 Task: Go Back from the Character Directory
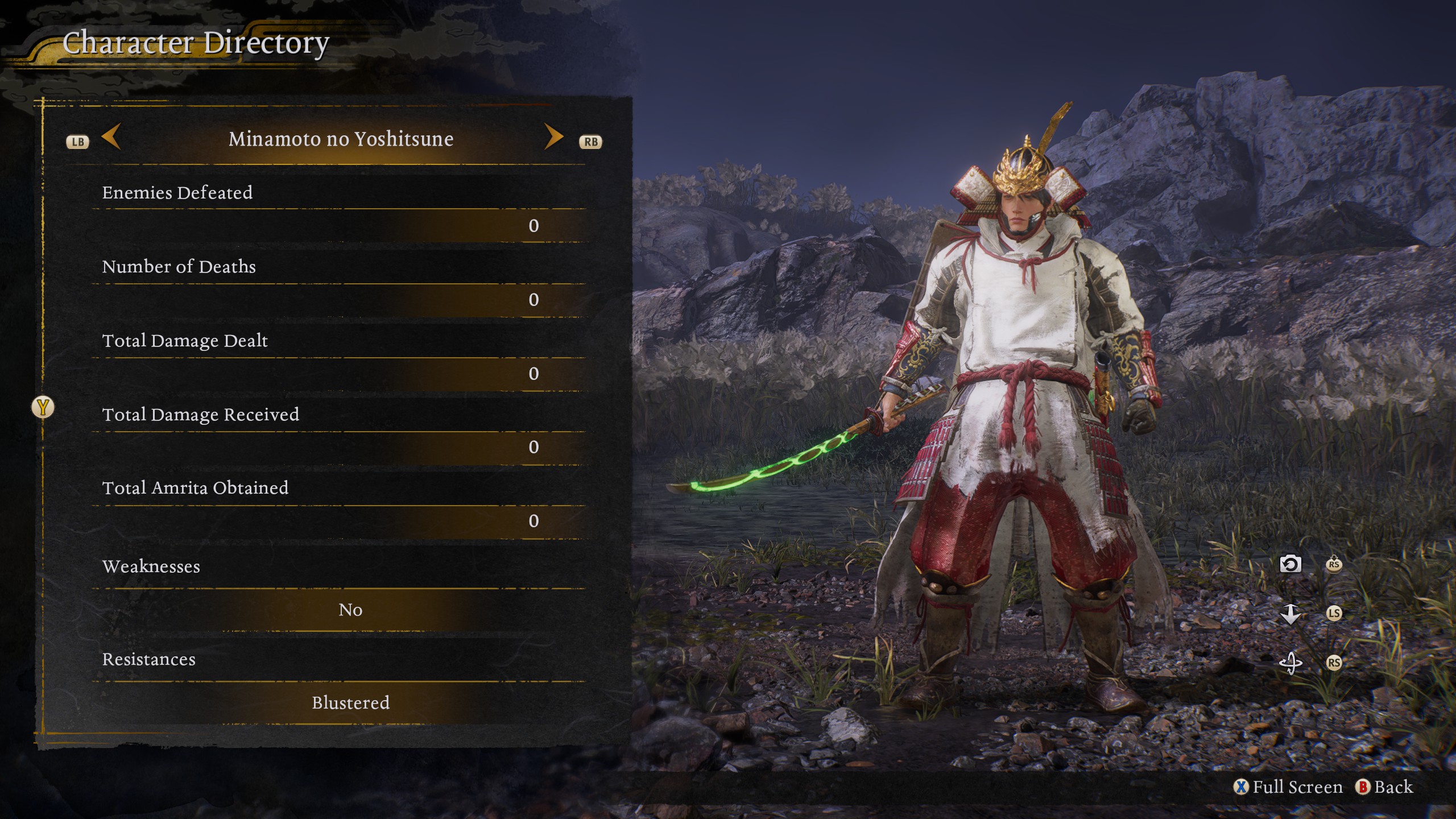(1385, 787)
